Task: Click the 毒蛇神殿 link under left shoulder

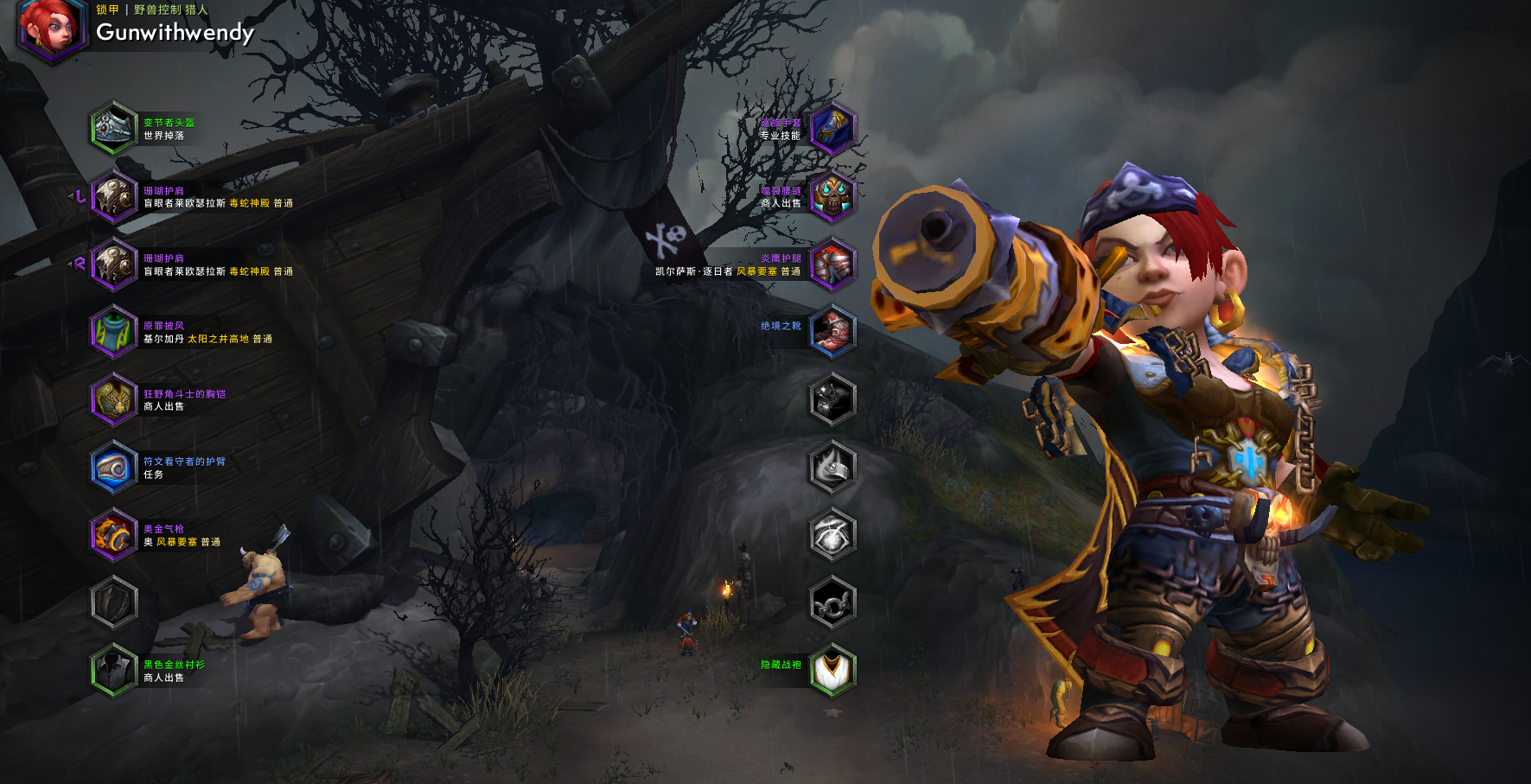Action: pyautogui.click(x=249, y=203)
